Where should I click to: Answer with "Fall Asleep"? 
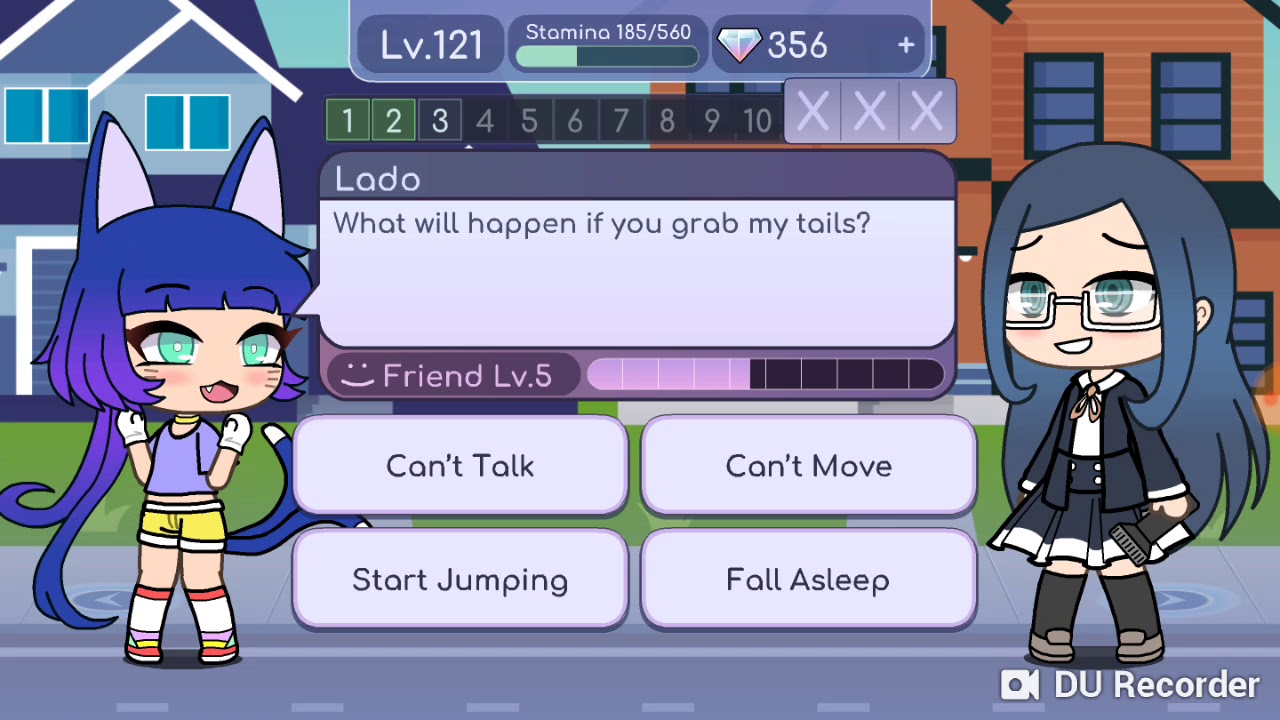808,580
